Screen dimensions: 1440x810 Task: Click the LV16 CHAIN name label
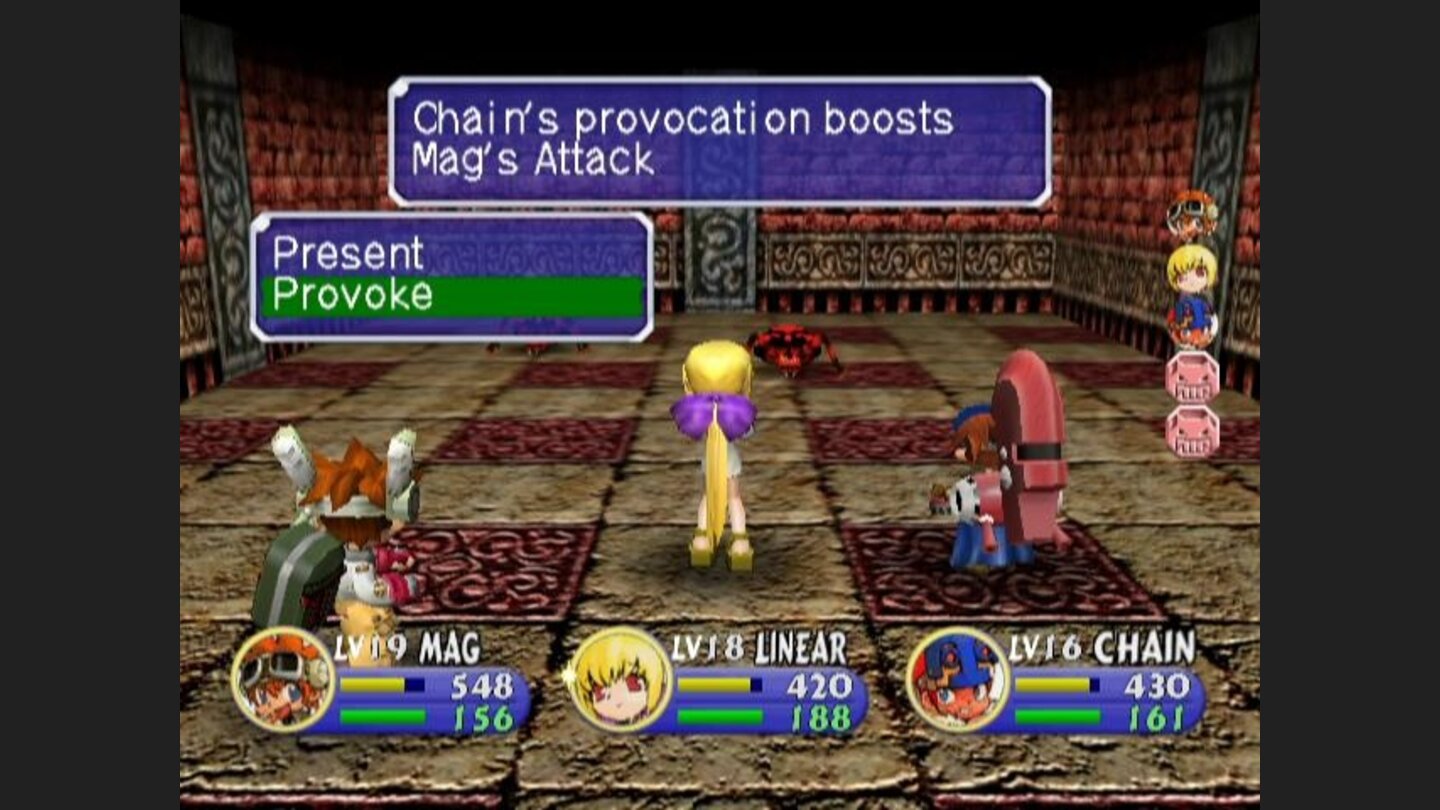pyautogui.click(x=1096, y=647)
